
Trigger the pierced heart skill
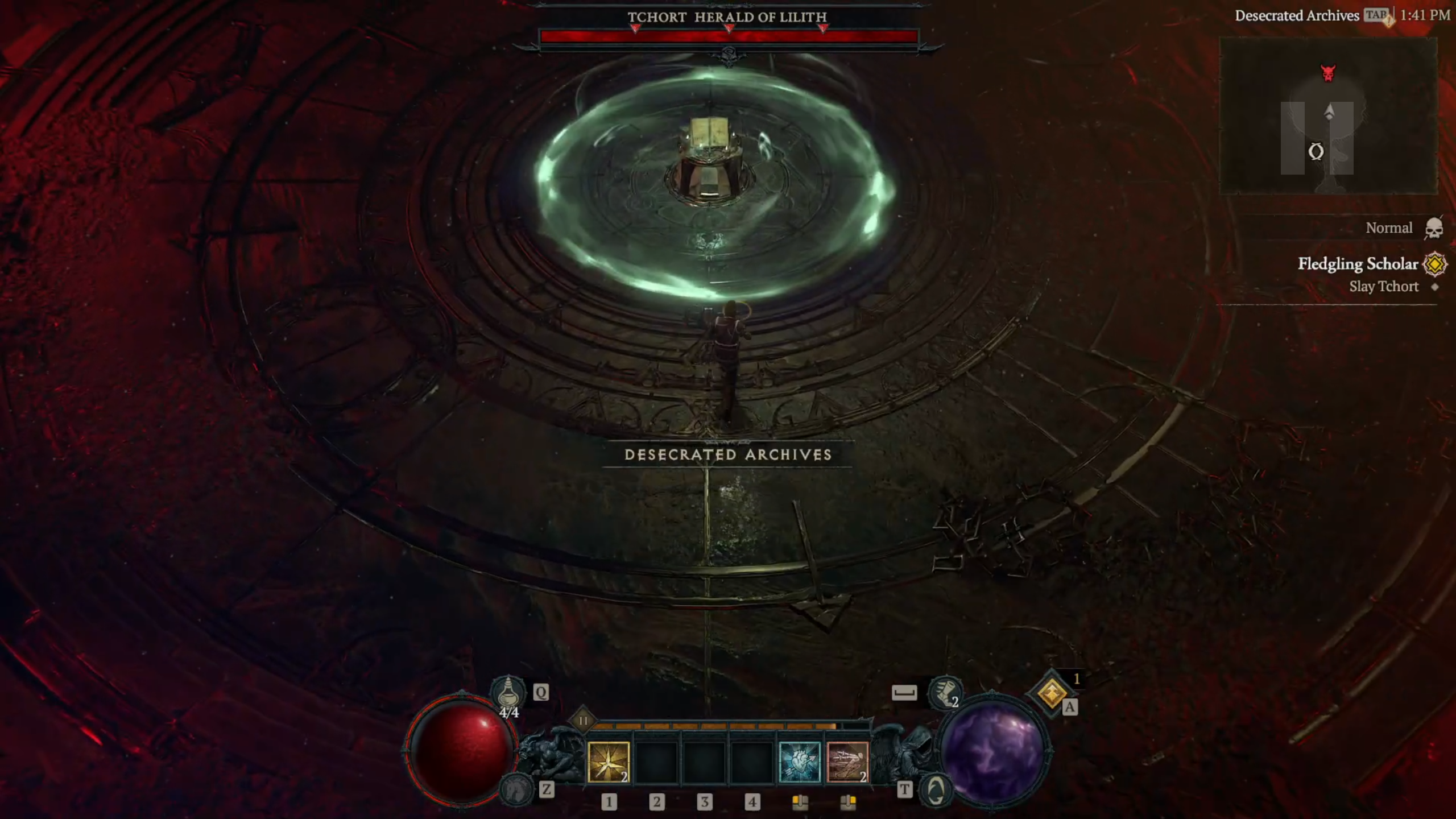point(799,762)
